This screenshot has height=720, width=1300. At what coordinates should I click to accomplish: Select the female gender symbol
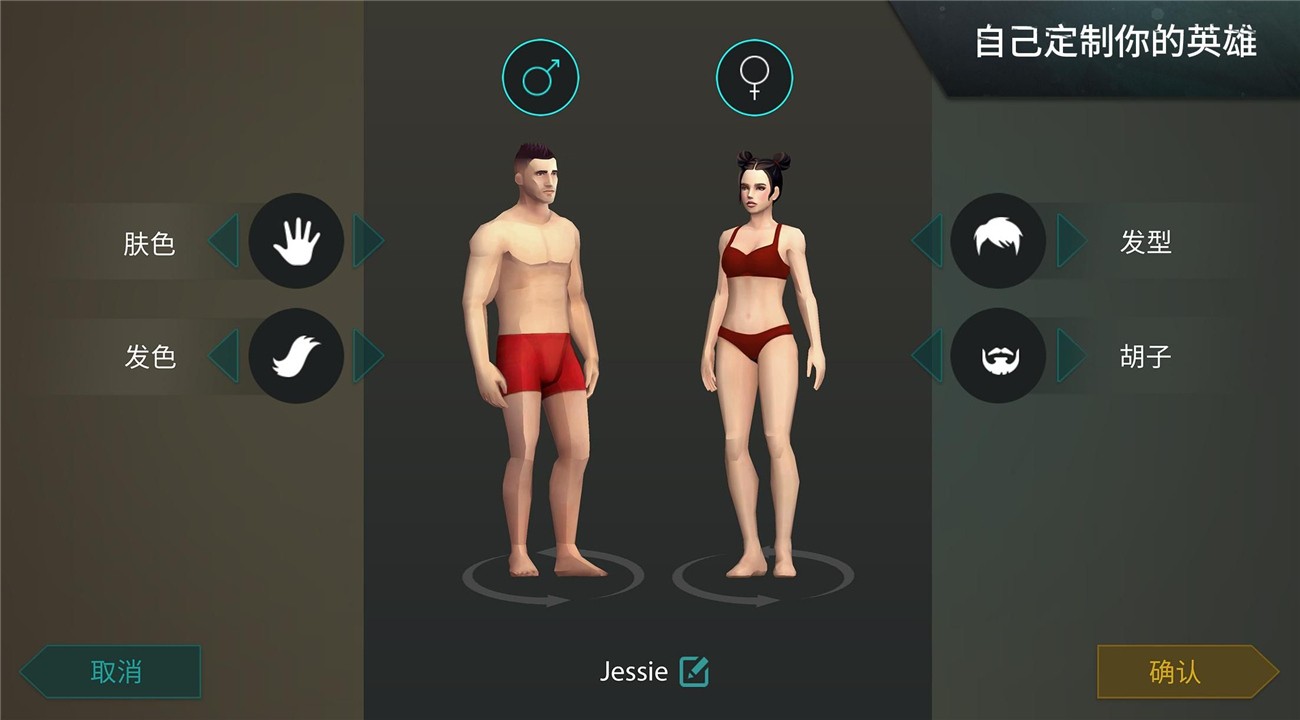point(757,76)
